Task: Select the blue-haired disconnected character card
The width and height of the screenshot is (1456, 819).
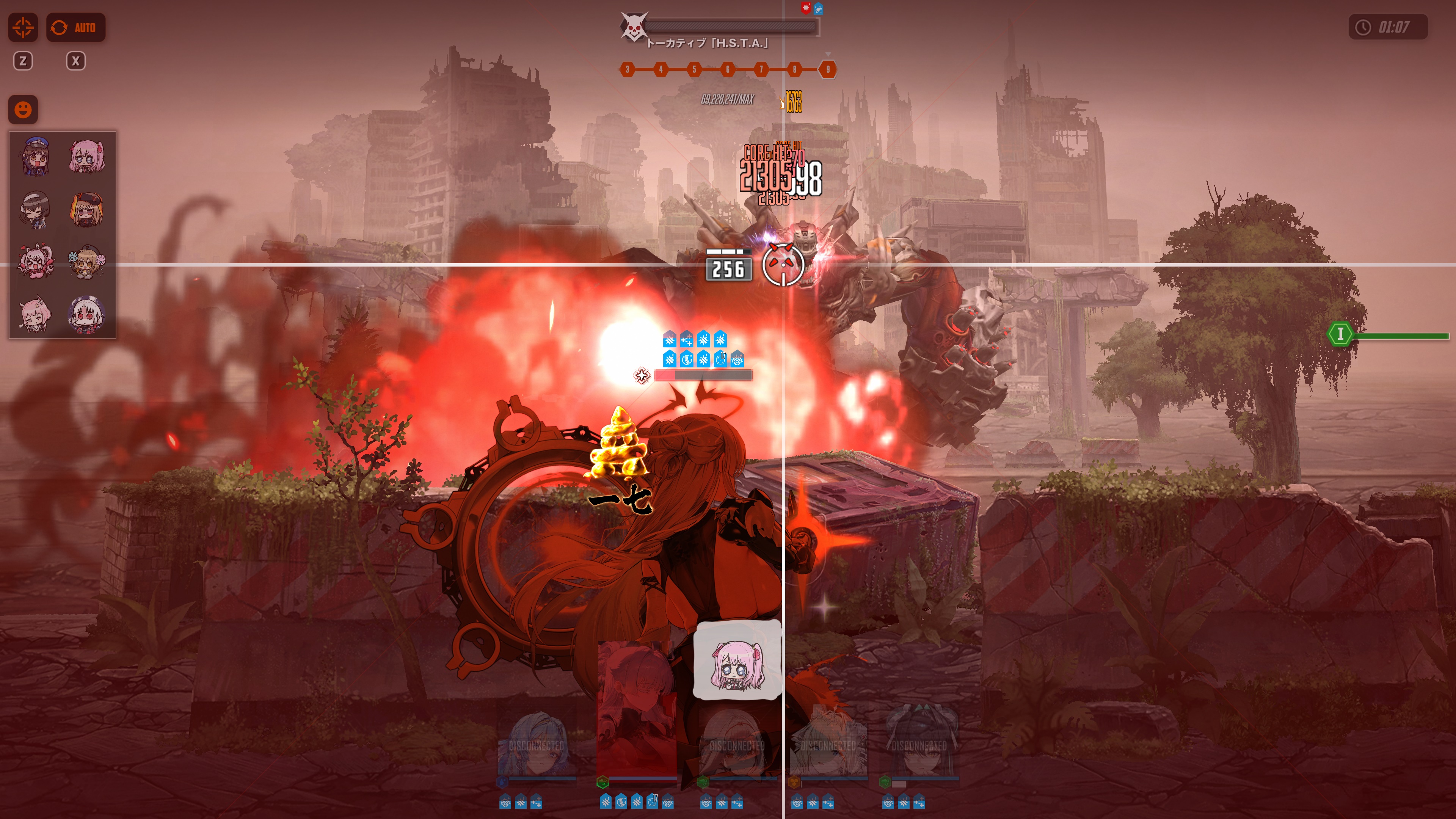Action: pos(537,743)
